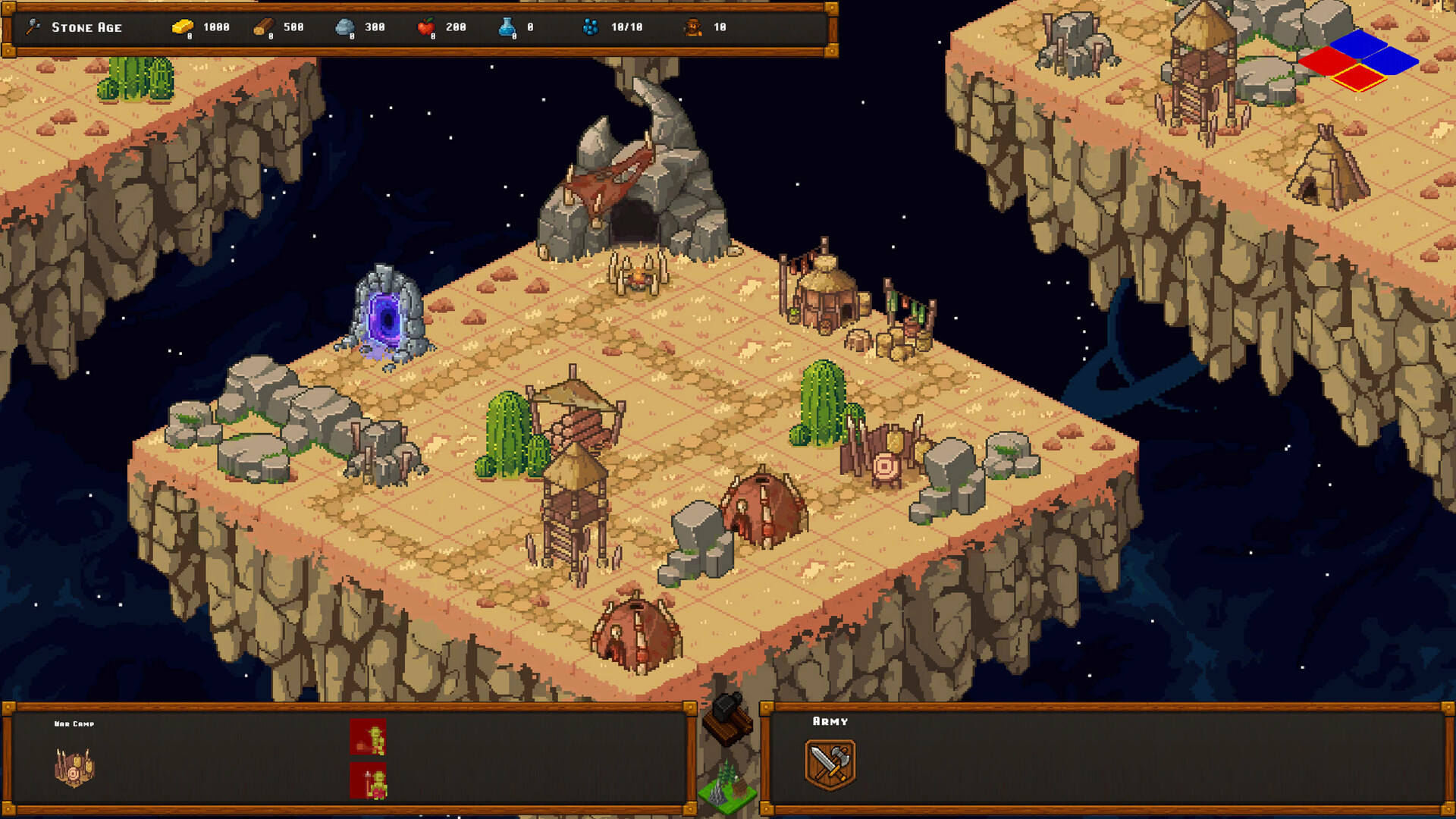The height and width of the screenshot is (819, 1456).
Task: Recruit the club-wielding goblin unit
Action: (x=368, y=736)
